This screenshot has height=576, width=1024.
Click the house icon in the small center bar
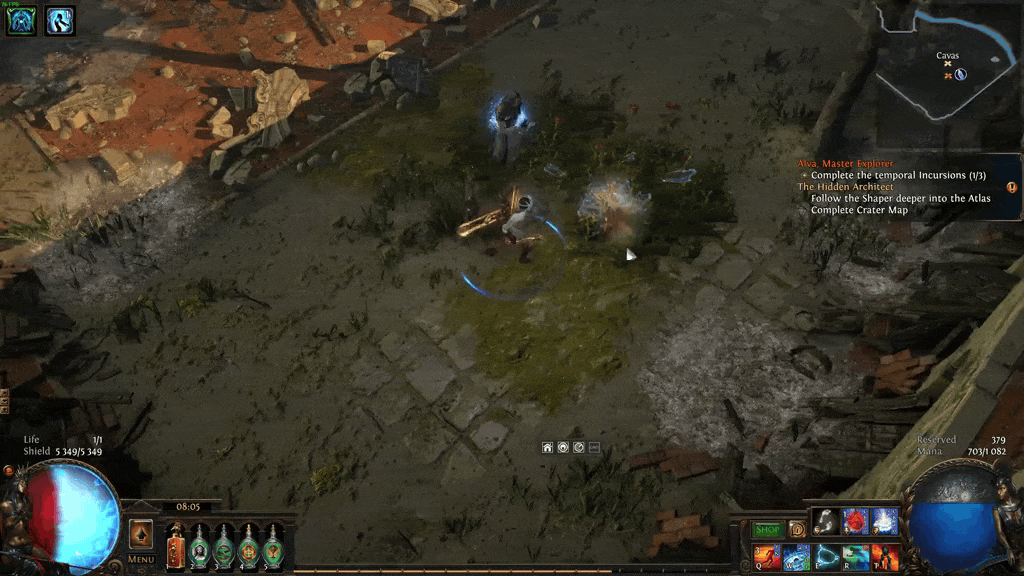click(x=548, y=447)
